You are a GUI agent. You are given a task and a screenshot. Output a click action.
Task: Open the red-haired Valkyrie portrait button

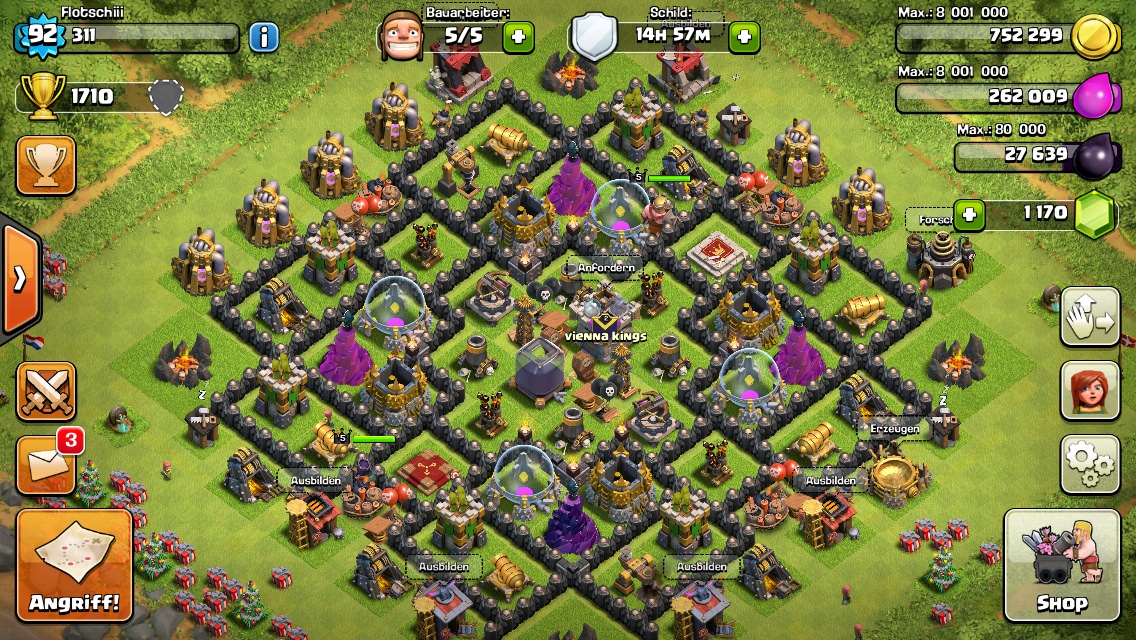[x=1090, y=391]
